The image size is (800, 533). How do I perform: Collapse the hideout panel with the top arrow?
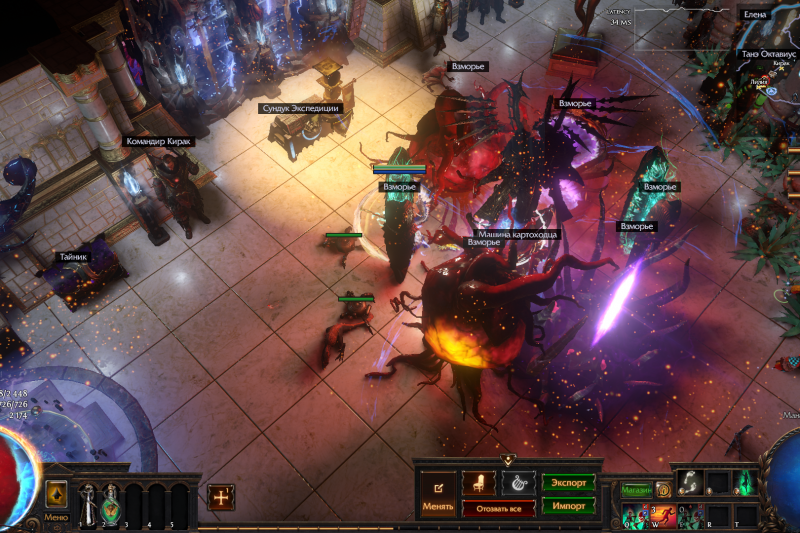pos(507,461)
